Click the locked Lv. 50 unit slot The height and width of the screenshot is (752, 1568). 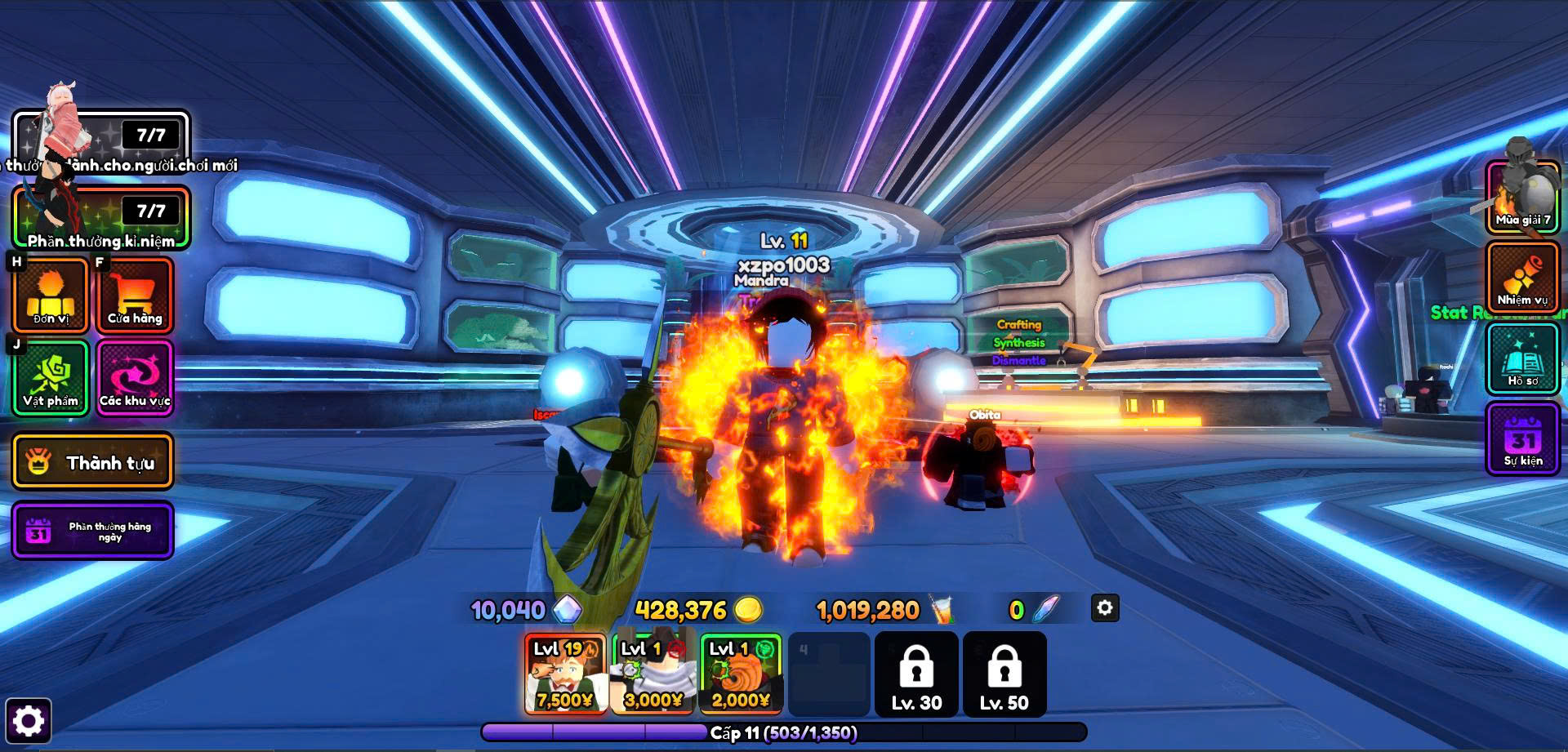(x=1004, y=674)
